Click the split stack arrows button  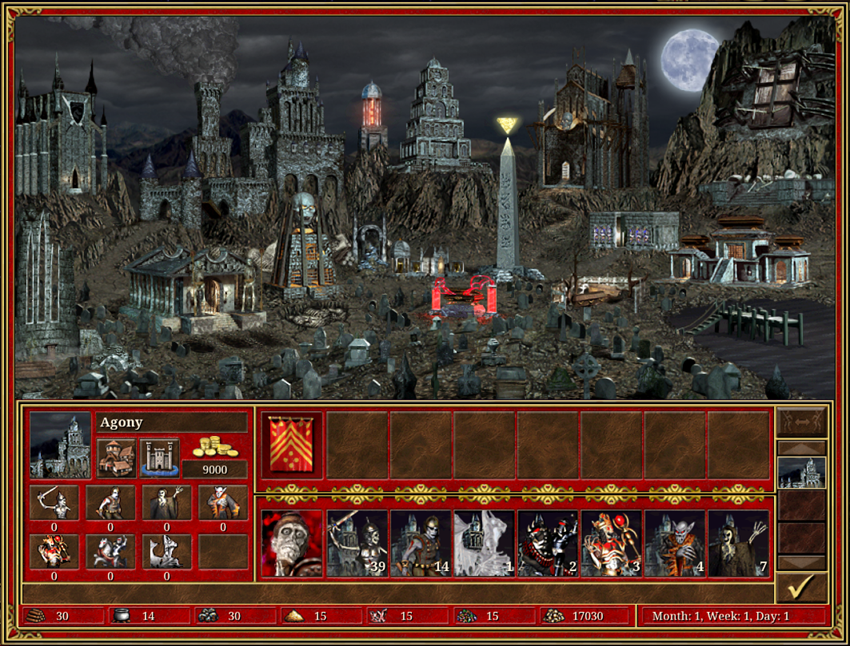(801, 421)
